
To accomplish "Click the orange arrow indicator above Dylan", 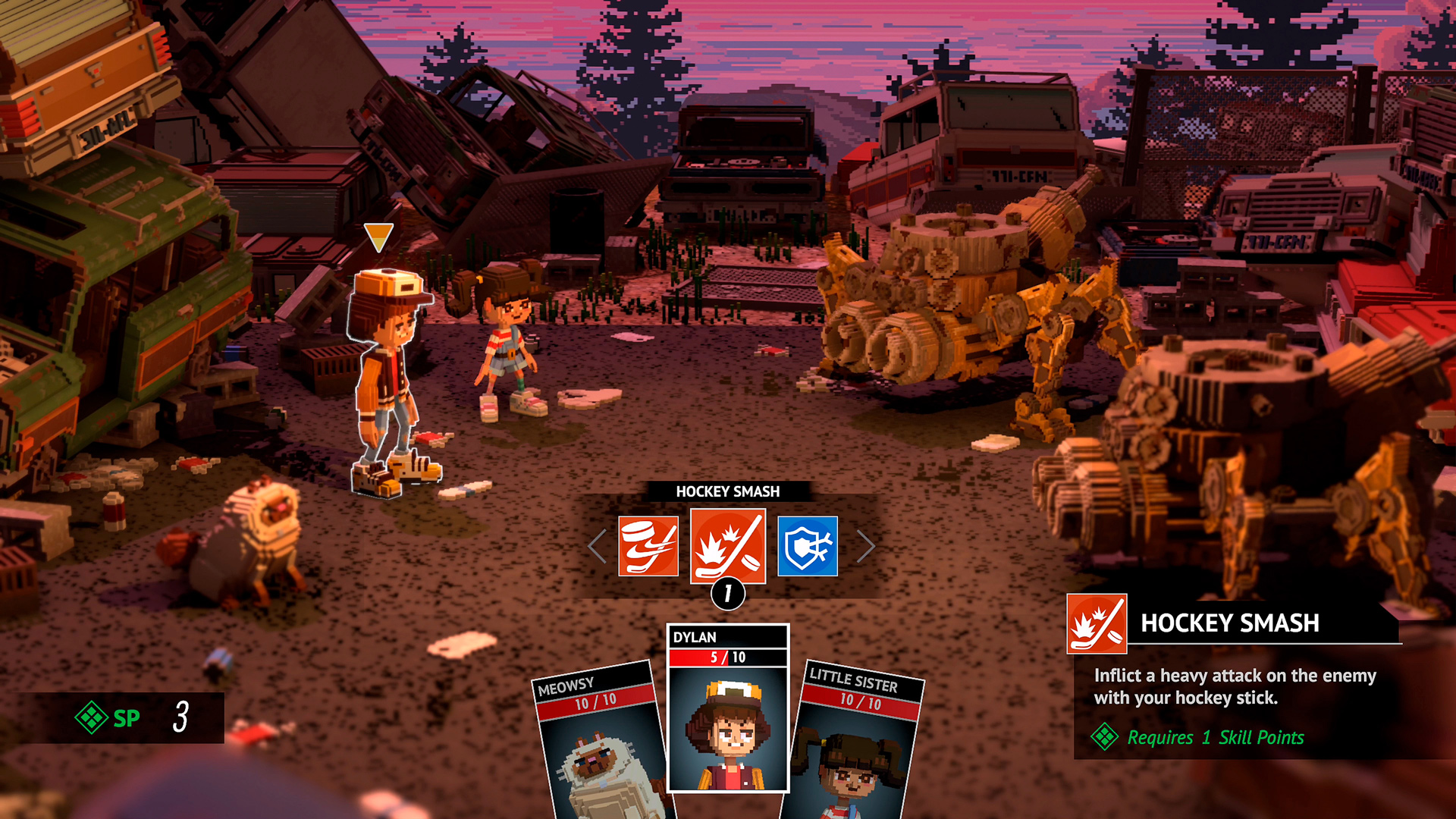I will [379, 237].
